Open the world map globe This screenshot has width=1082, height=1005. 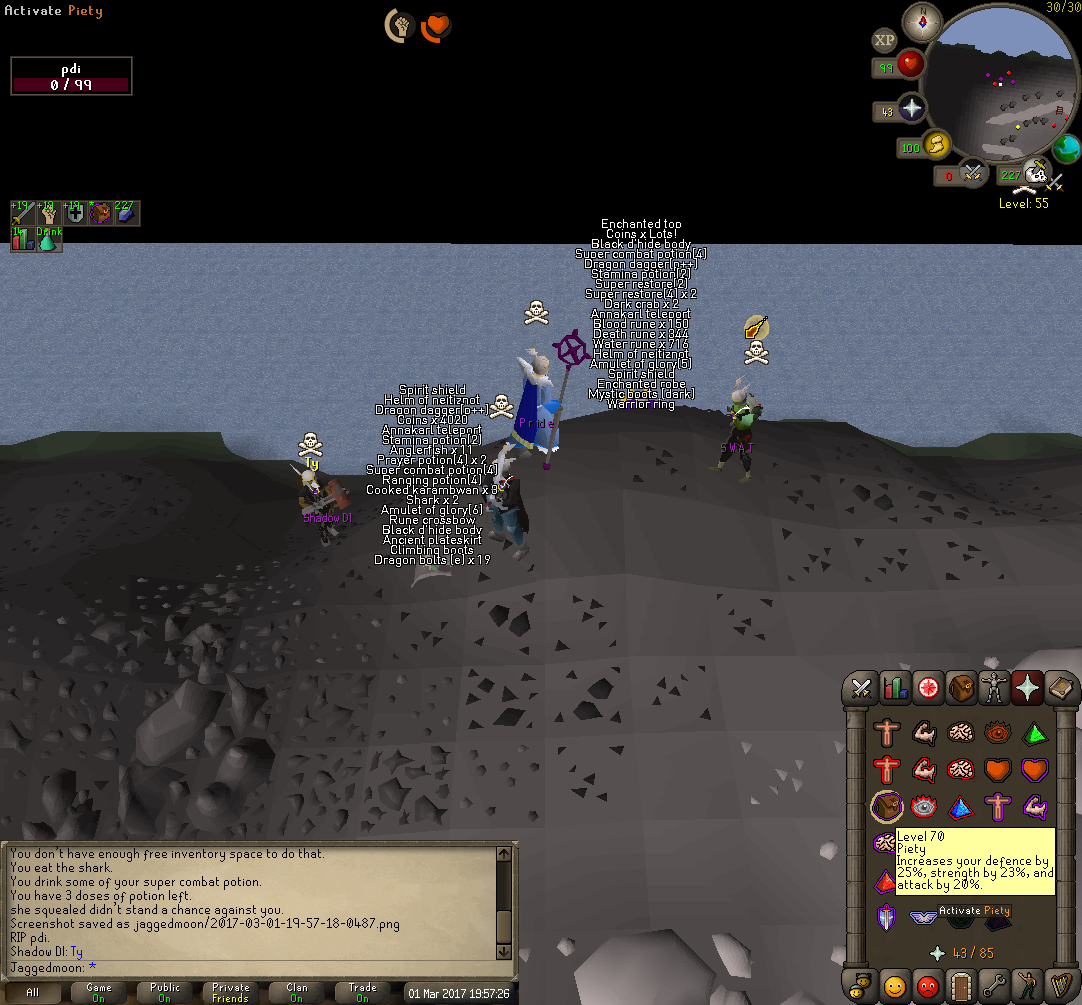[1066, 148]
